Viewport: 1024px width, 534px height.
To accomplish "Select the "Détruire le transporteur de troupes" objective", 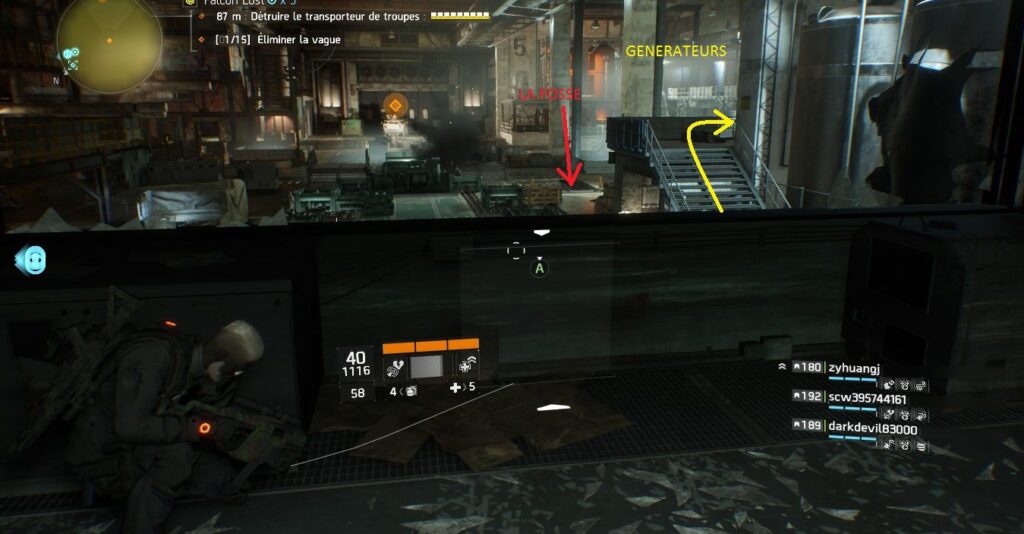I will pyautogui.click(x=320, y=17).
